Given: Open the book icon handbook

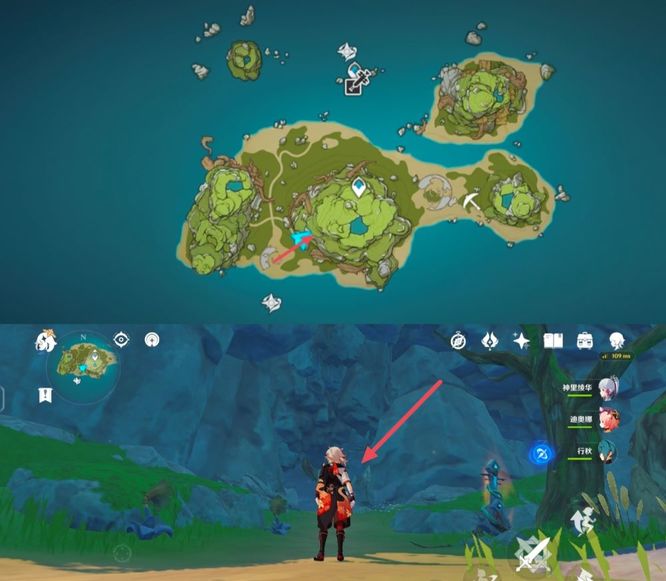Looking at the screenshot, I should pos(553,341).
